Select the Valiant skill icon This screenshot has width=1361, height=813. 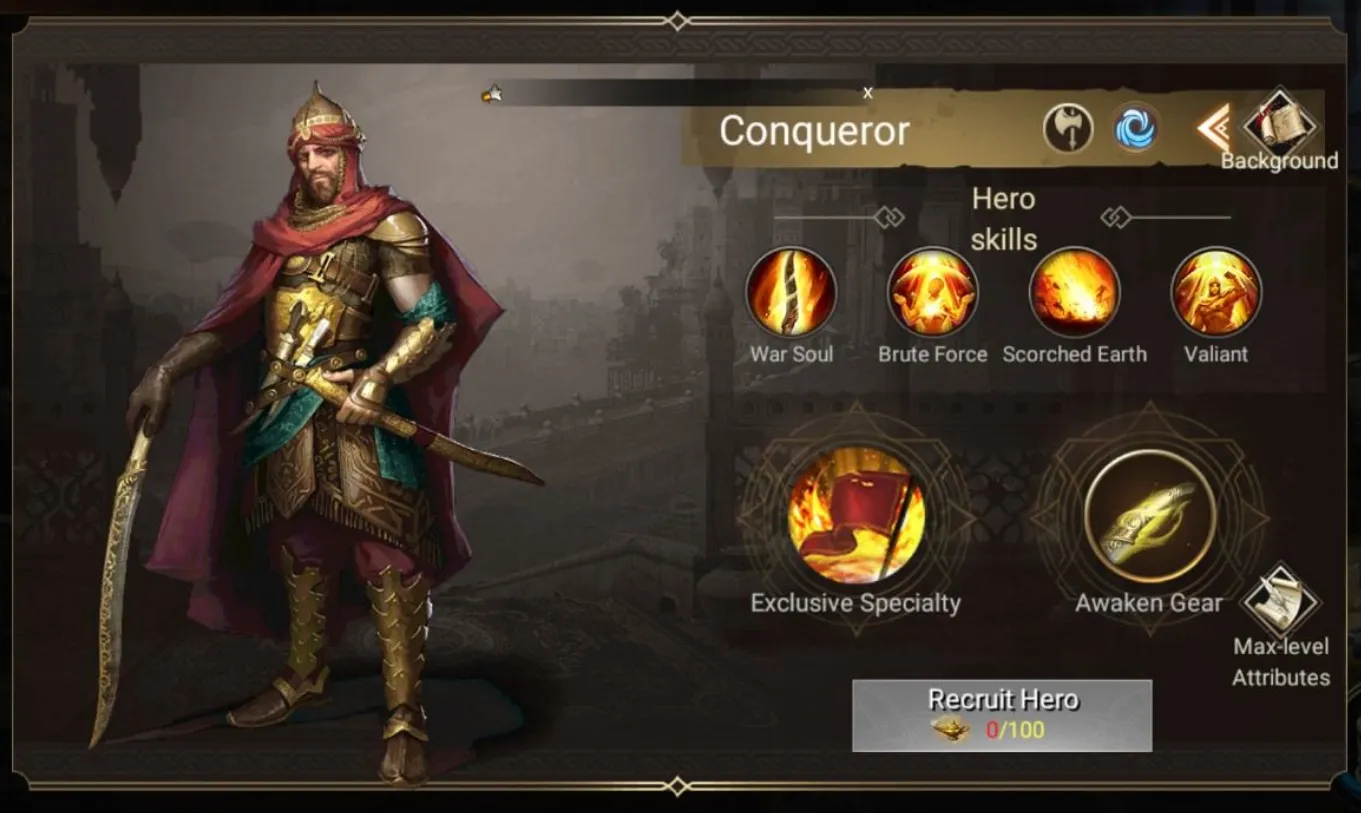1215,294
